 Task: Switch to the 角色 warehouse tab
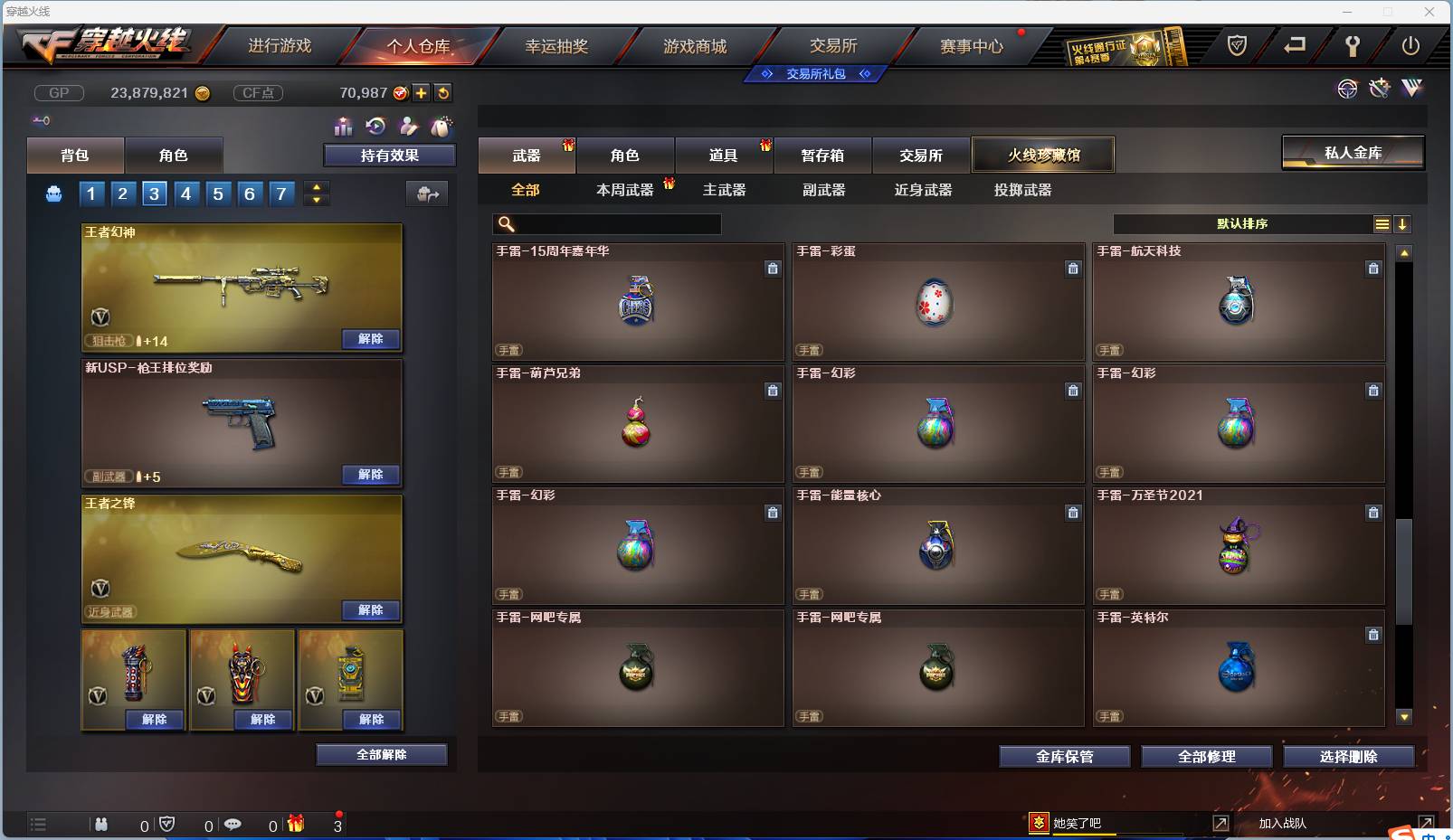[625, 154]
